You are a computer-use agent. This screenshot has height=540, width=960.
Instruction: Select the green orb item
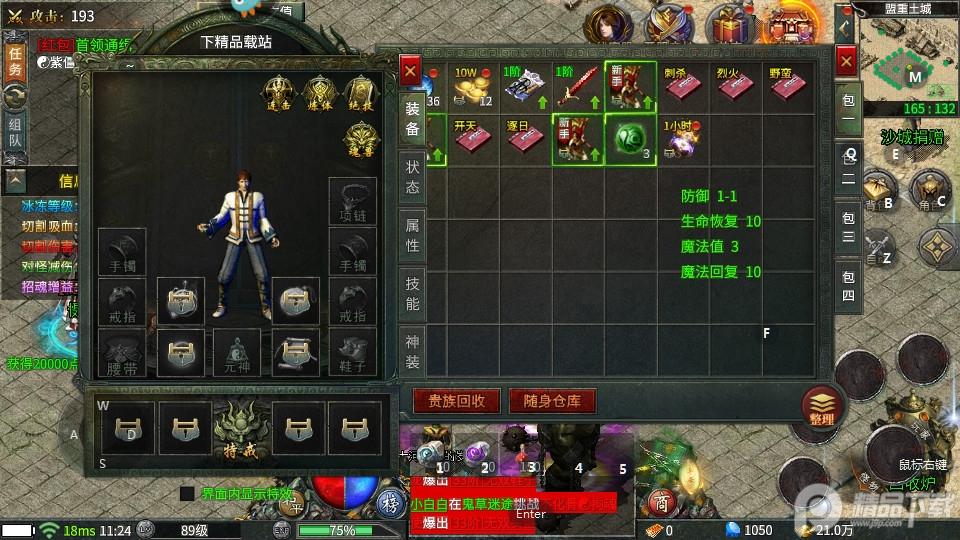point(630,140)
